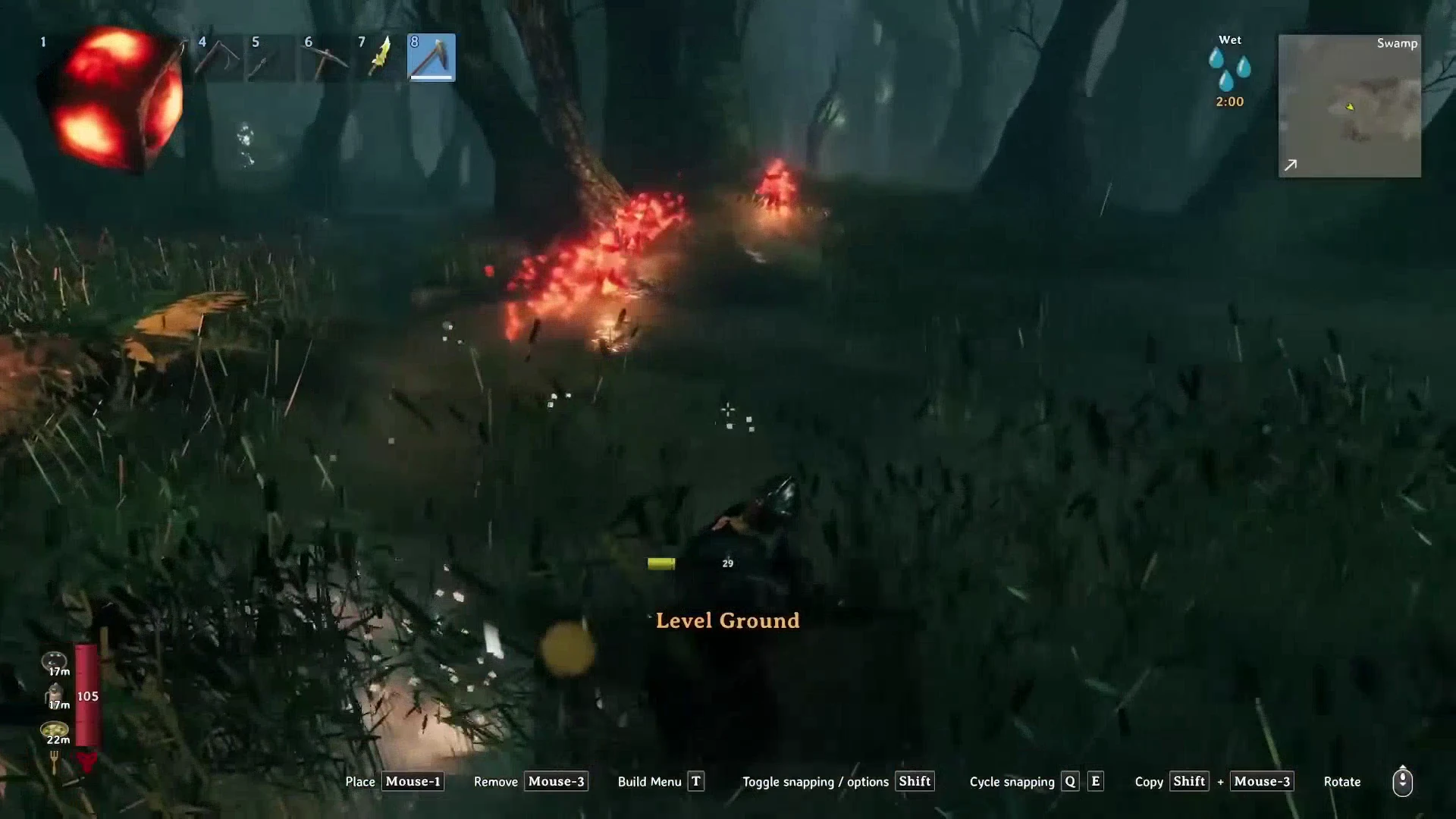Click the red health bar showing 105
The image size is (1456, 819).
(x=87, y=695)
